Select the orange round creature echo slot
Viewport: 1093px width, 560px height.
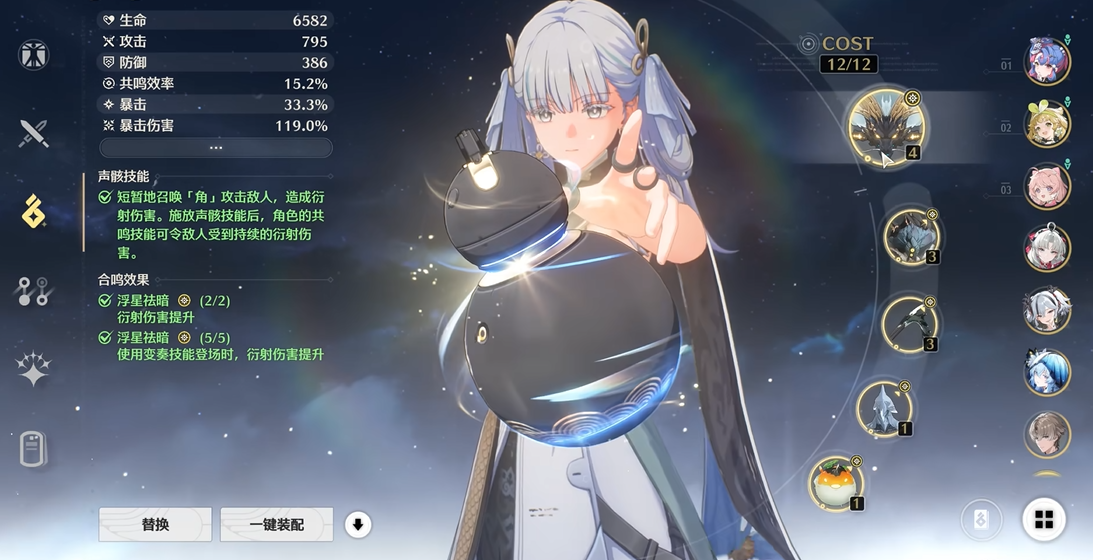pos(836,483)
